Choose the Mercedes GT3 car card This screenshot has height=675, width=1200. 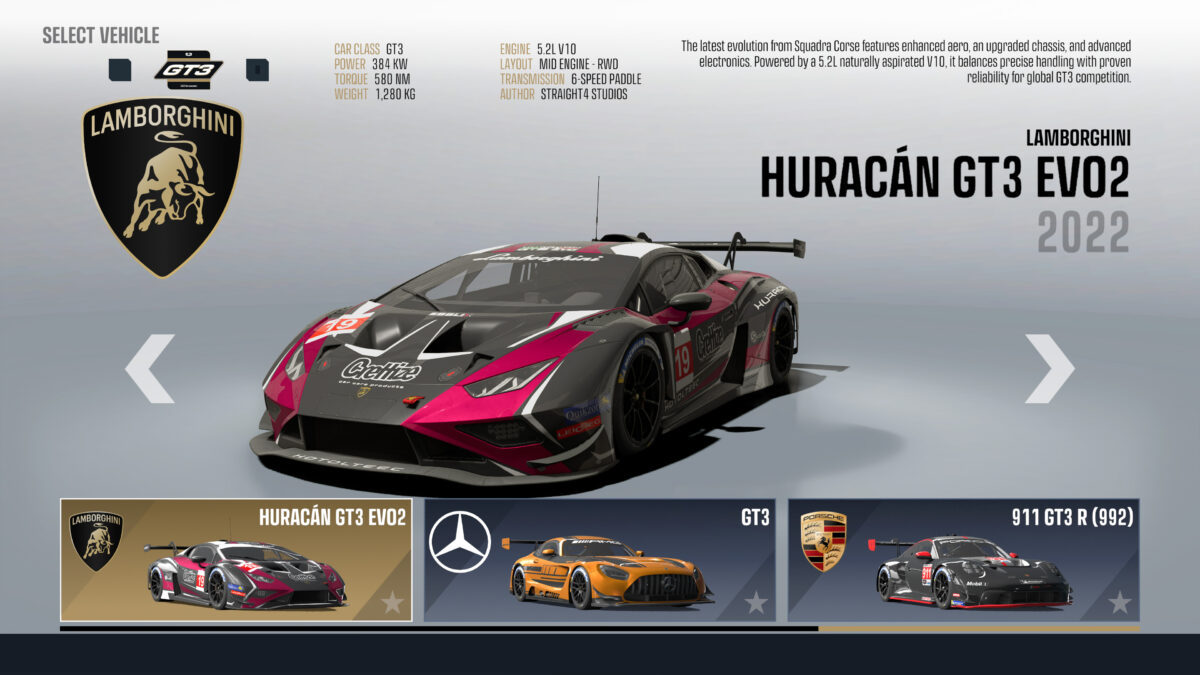click(599, 560)
